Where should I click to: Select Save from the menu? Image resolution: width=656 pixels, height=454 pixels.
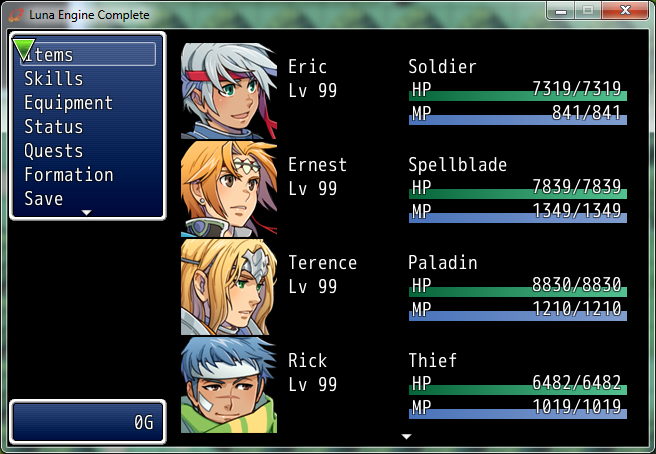[44, 199]
